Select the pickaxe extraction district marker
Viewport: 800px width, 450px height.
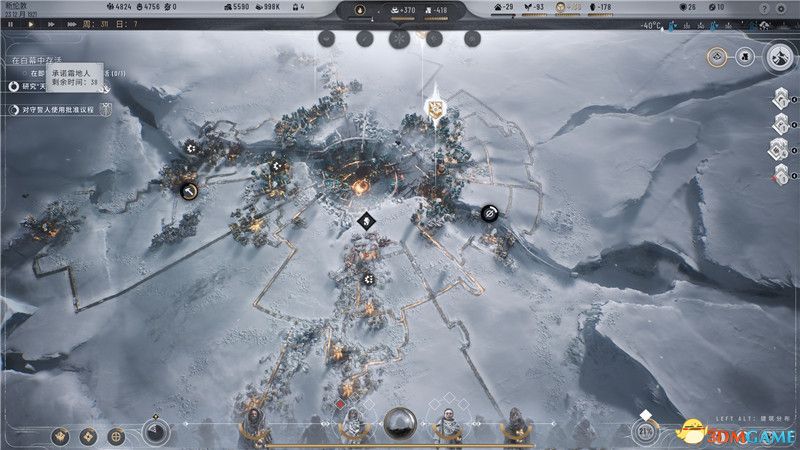[188, 190]
